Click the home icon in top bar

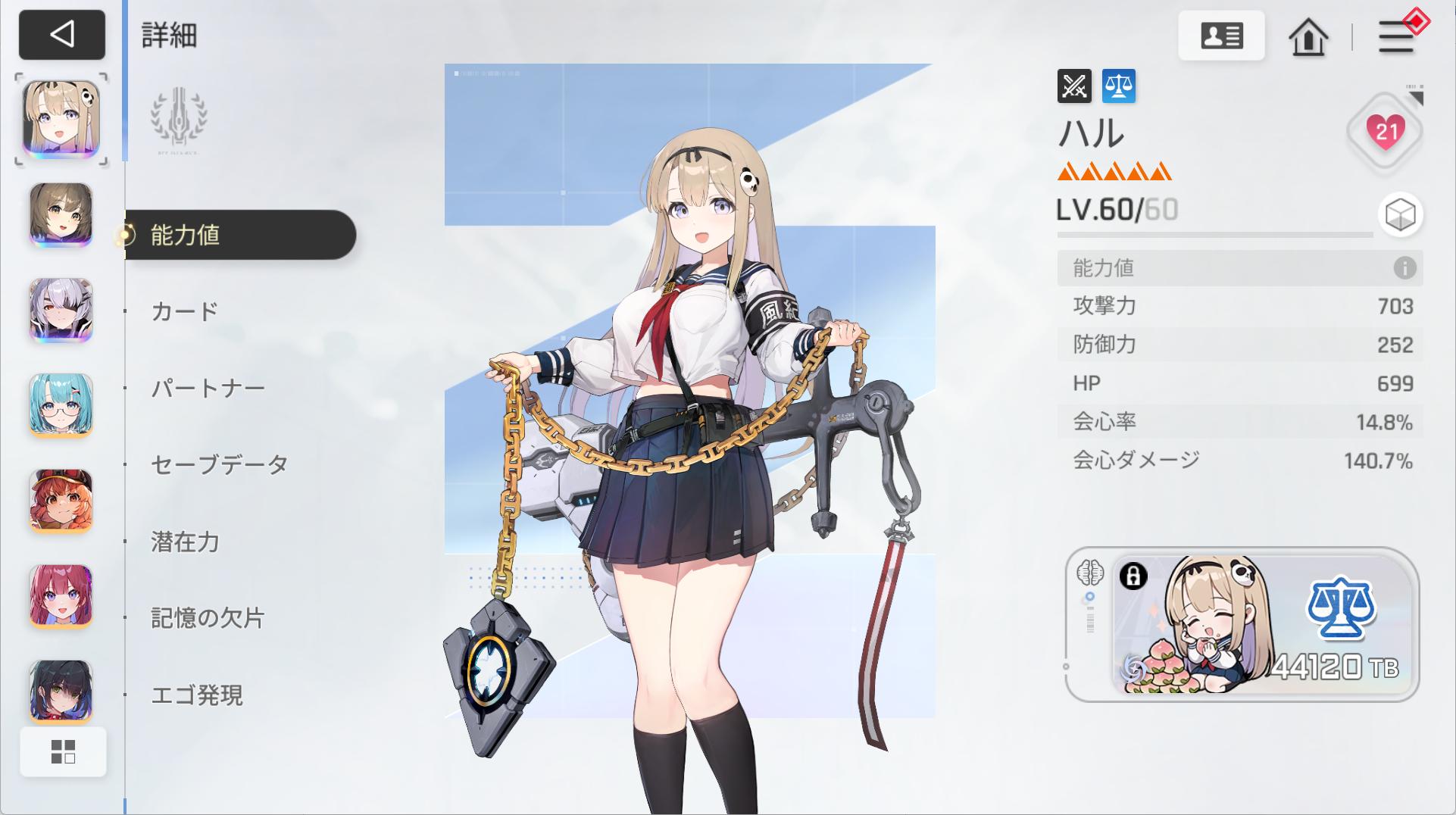(x=1310, y=37)
